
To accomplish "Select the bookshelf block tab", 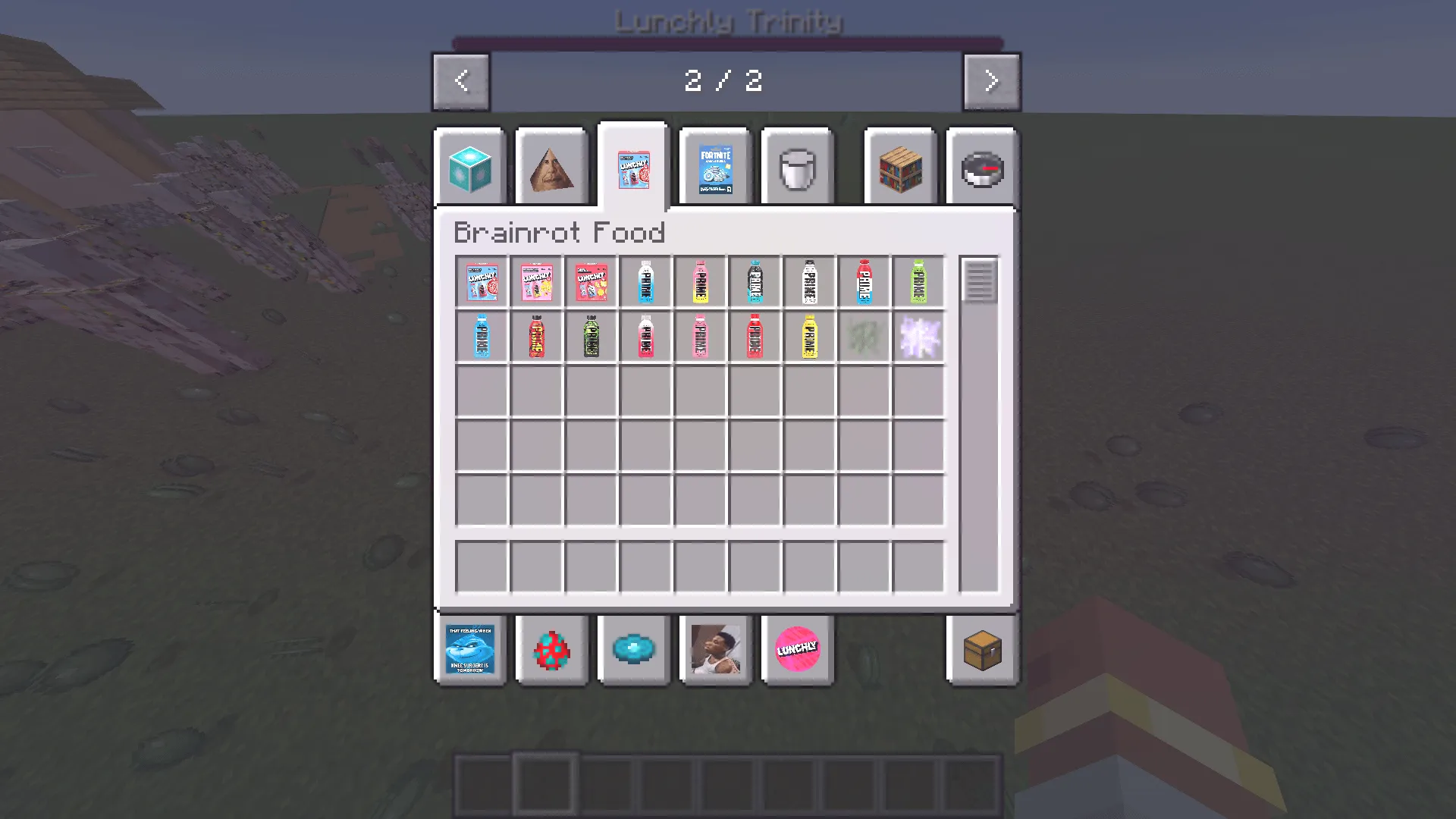I will [899, 167].
